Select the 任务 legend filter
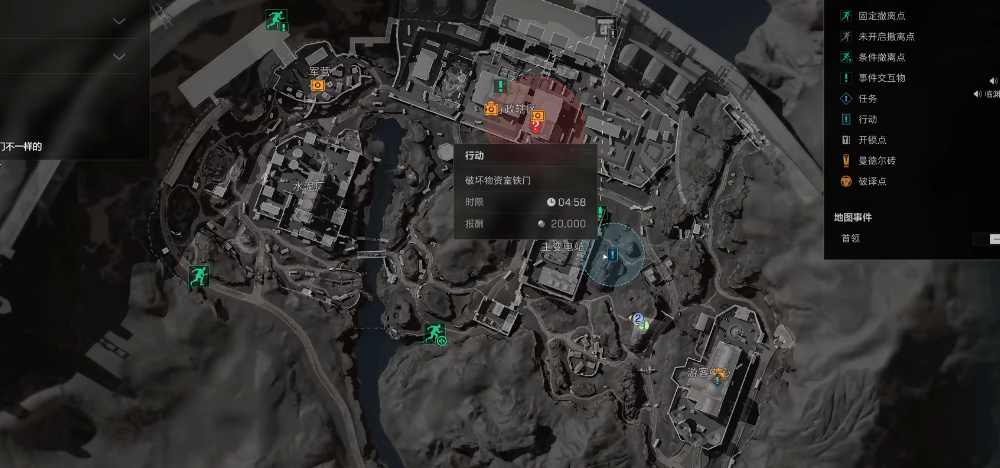The width and height of the screenshot is (1000, 468). click(866, 98)
